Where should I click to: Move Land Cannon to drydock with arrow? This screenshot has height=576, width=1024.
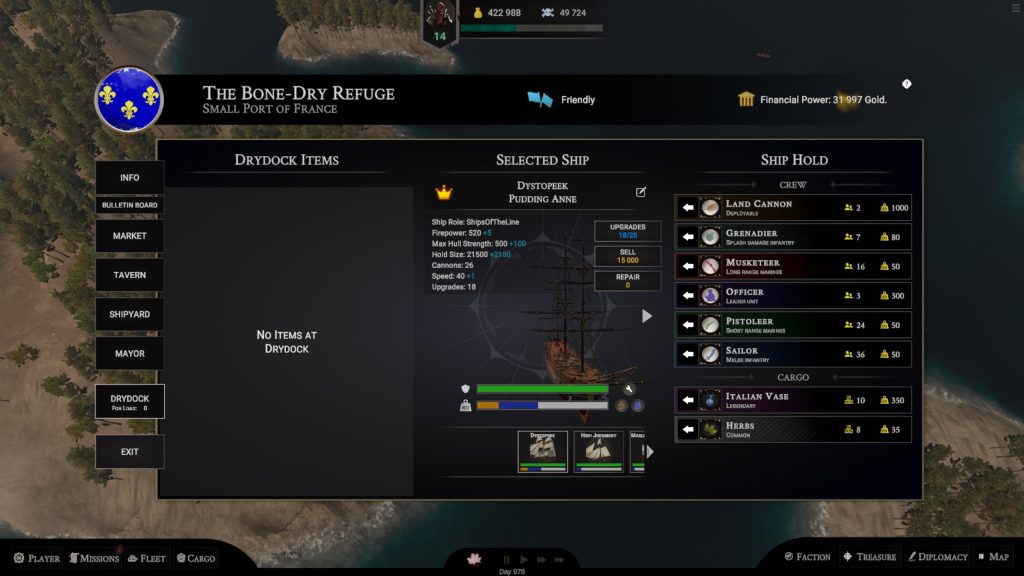point(688,208)
